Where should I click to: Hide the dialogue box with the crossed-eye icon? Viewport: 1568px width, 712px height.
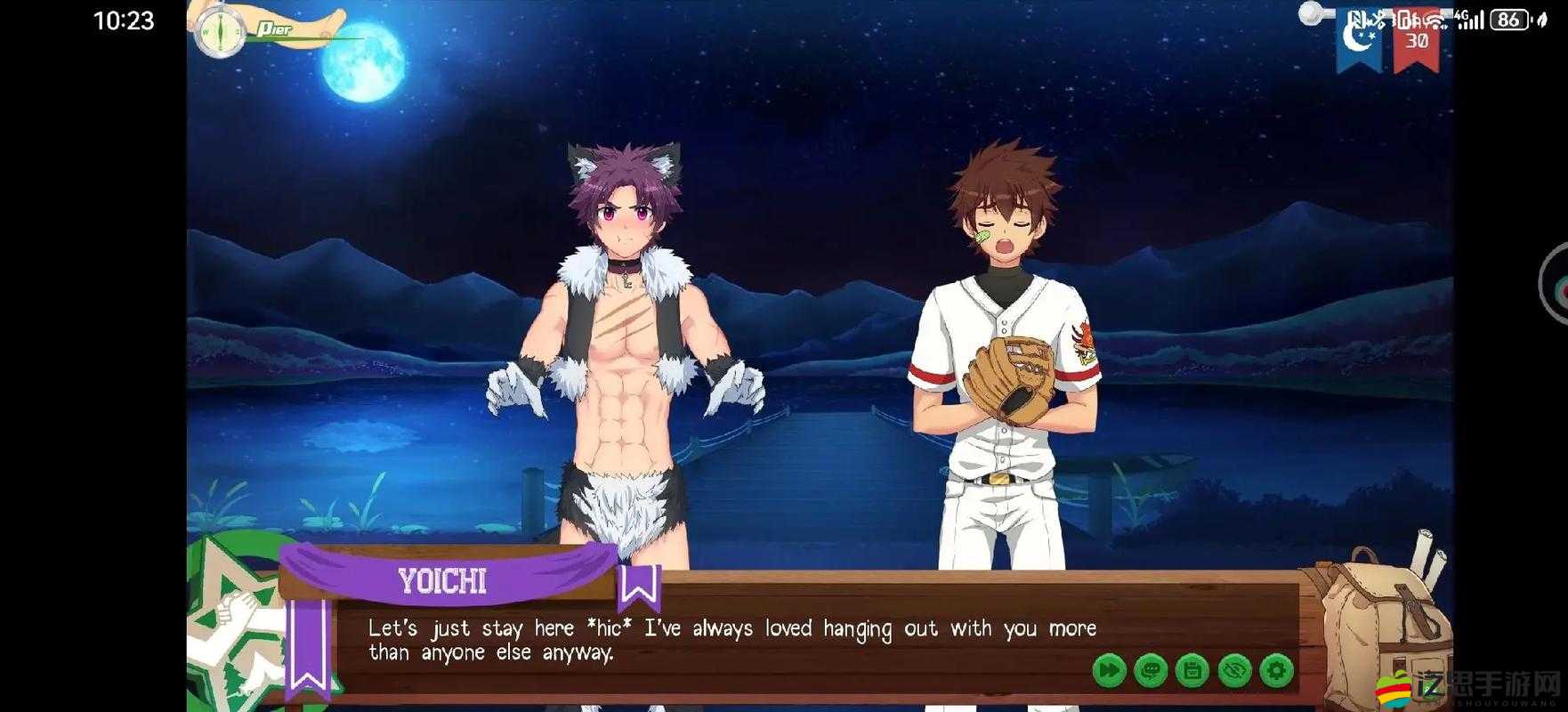(1235, 670)
